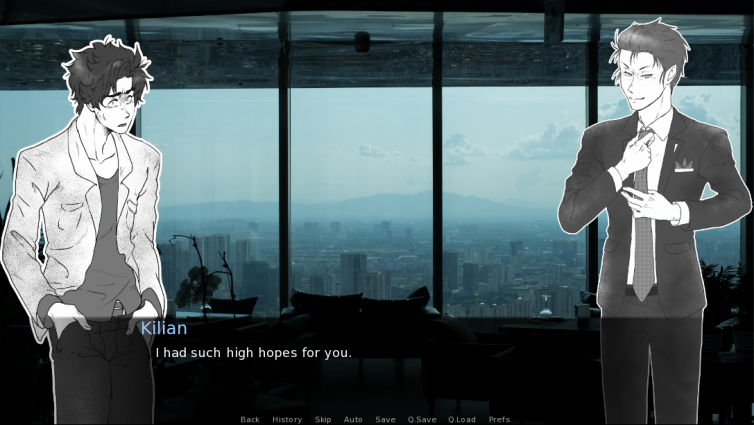Open the Save game menu
Image resolution: width=754 pixels, height=425 pixels.
(385, 419)
